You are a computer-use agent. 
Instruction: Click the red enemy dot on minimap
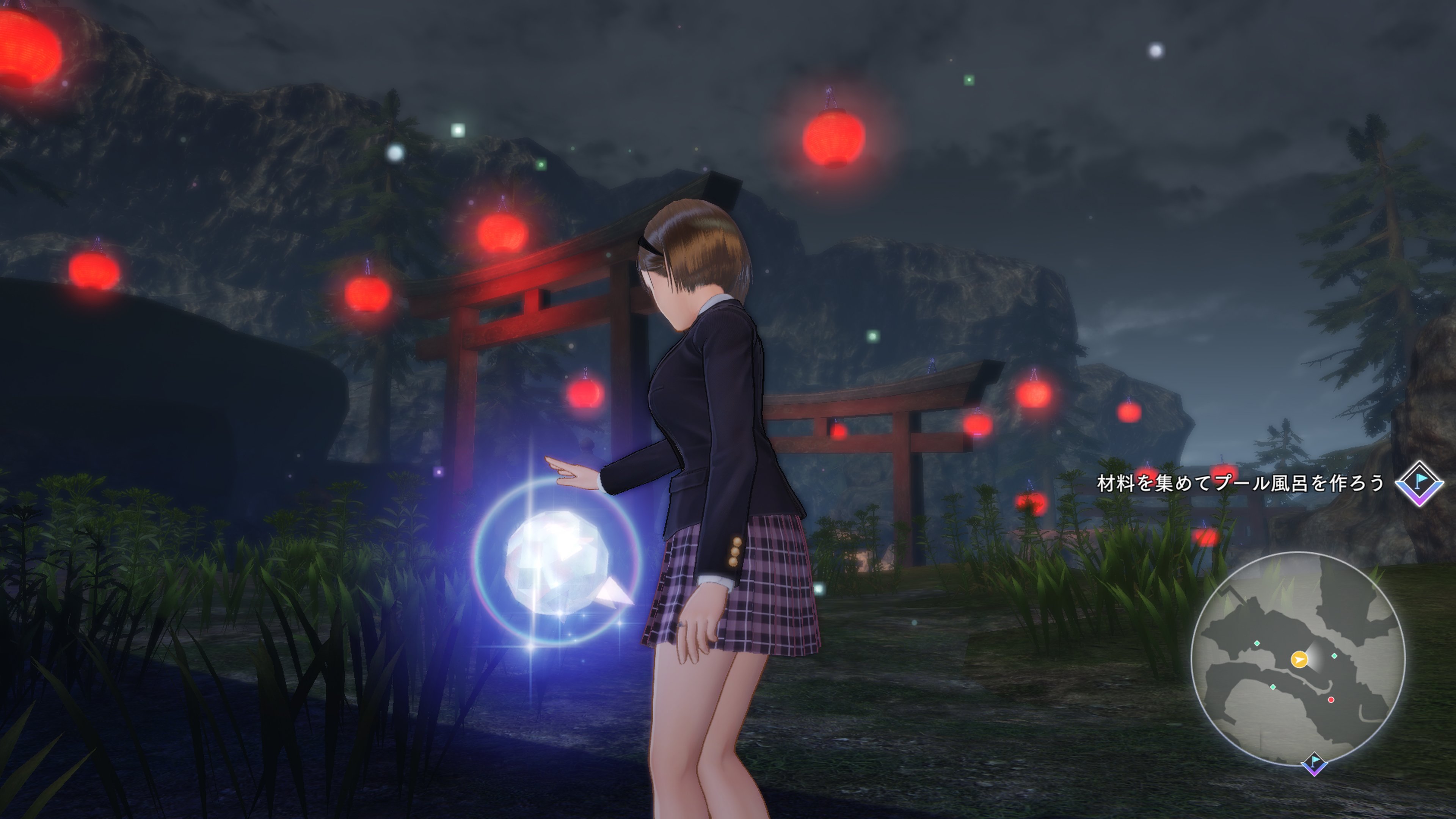(1330, 700)
